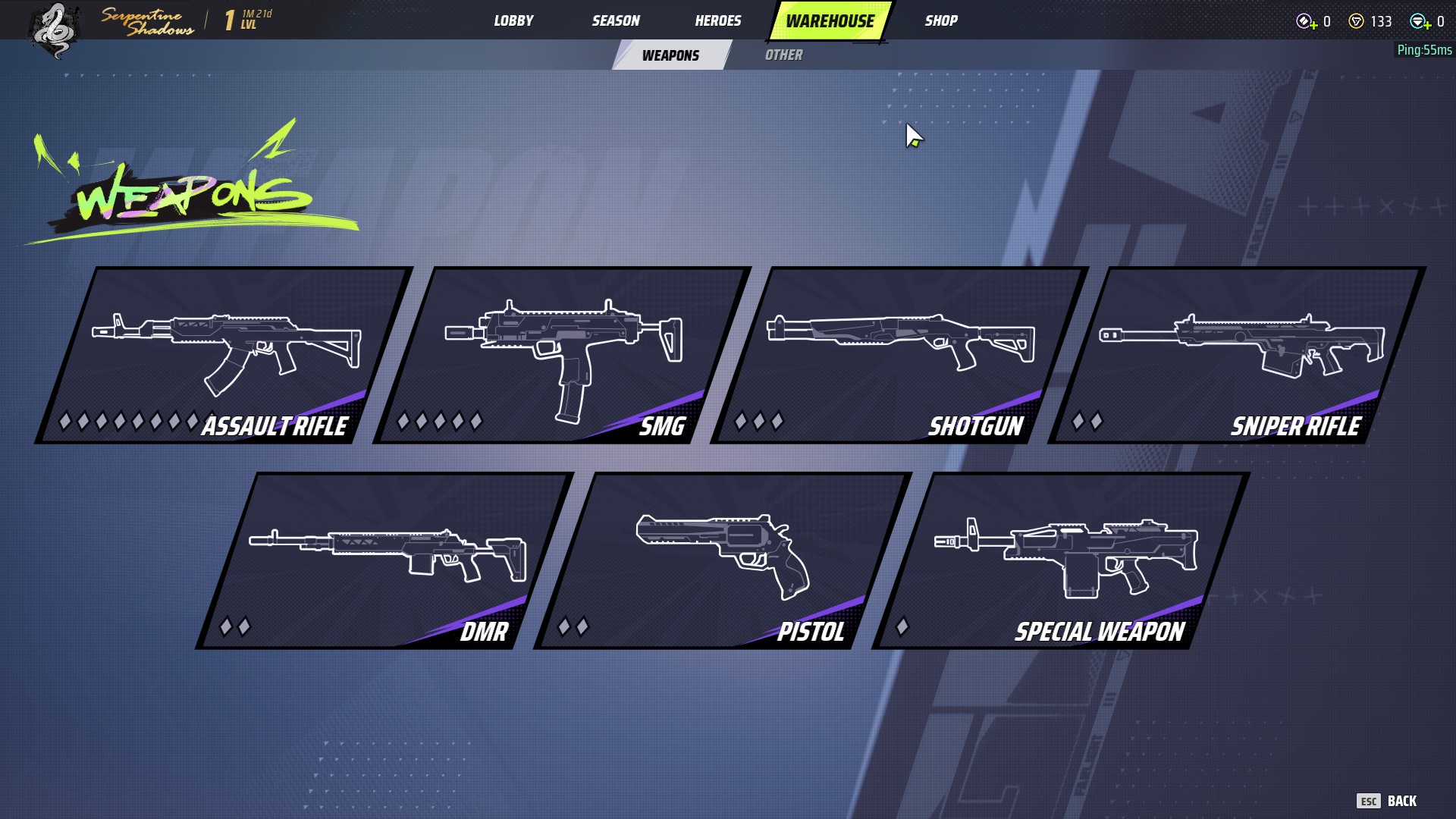Click the Back button
Image resolution: width=1456 pixels, height=819 pixels.
coord(1387,801)
